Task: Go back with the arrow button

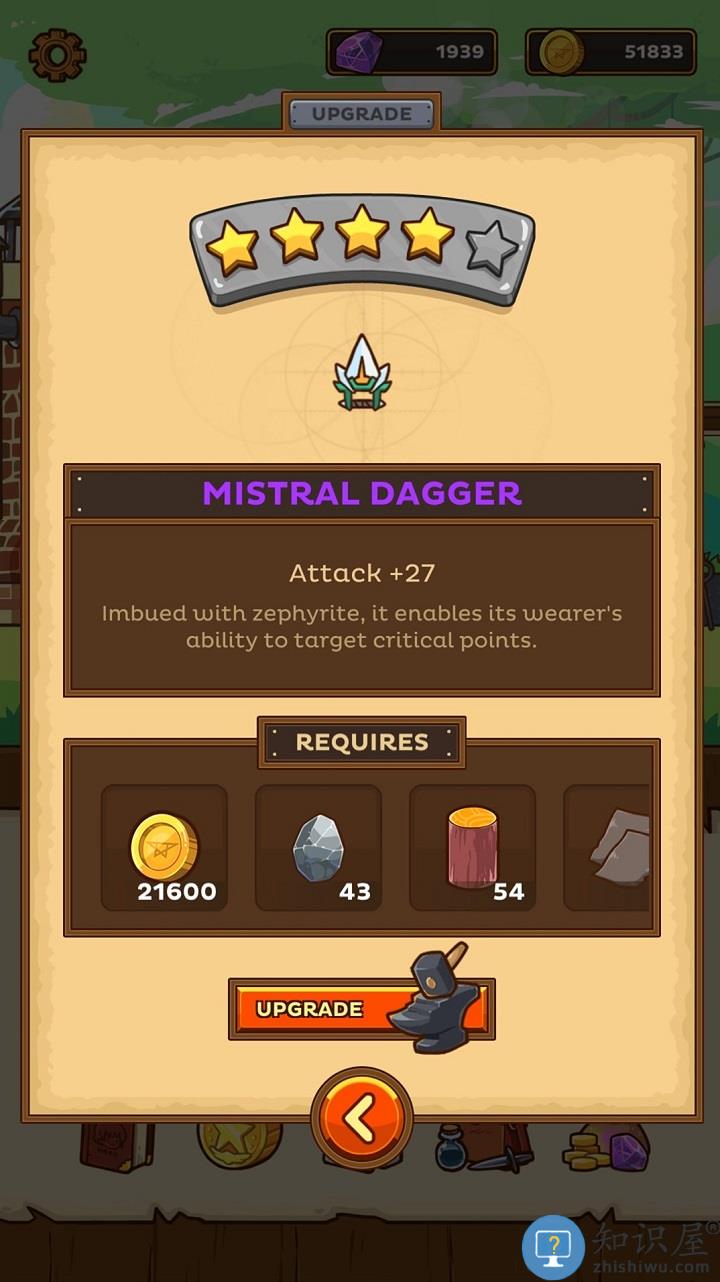Action: tap(361, 1120)
